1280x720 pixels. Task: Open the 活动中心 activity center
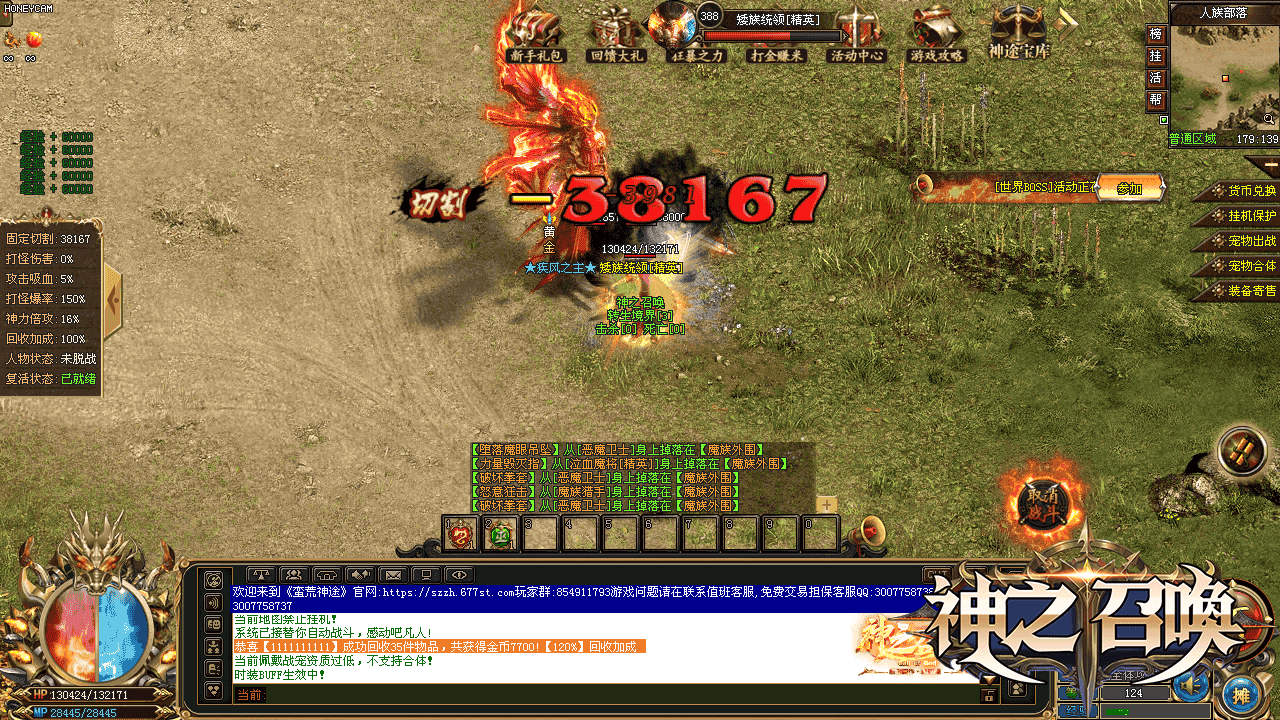[x=857, y=36]
